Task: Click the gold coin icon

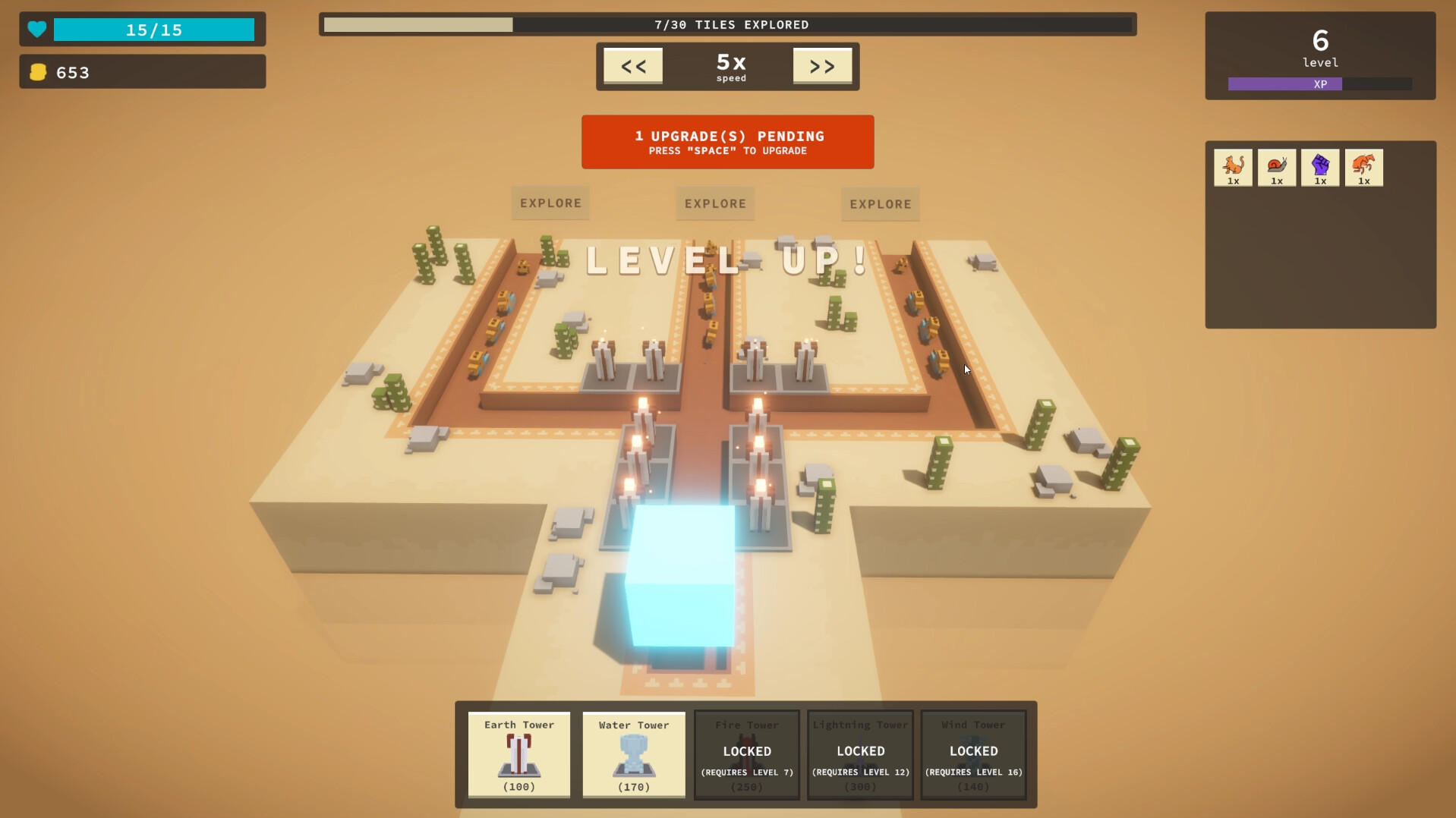Action: [x=39, y=71]
